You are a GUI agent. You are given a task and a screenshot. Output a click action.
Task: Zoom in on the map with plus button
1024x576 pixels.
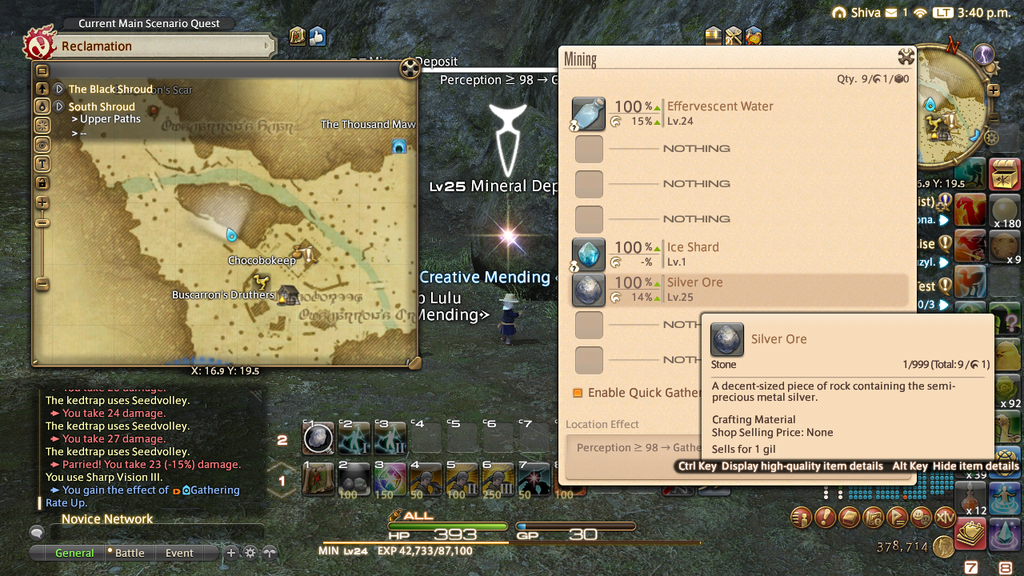[x=42, y=203]
